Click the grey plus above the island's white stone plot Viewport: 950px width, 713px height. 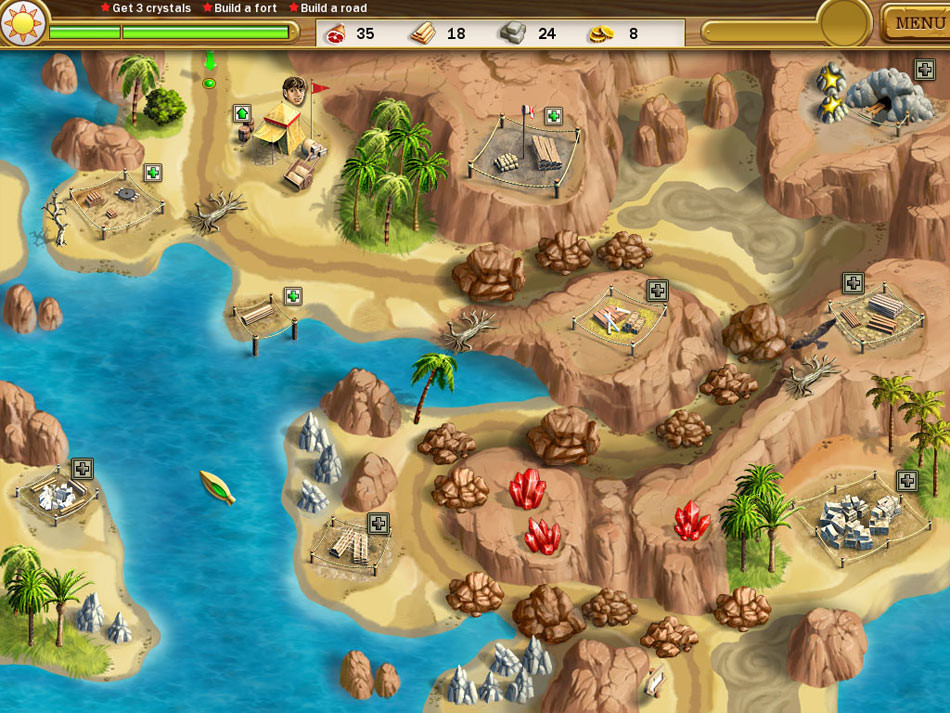[82, 468]
